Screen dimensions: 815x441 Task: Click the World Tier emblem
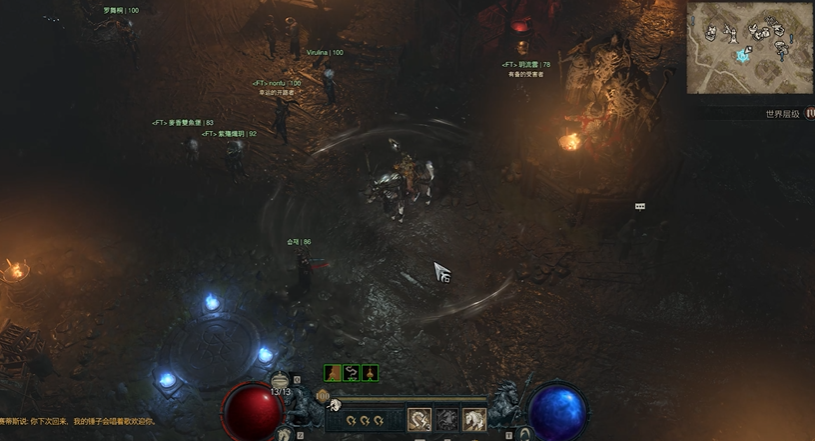810,114
